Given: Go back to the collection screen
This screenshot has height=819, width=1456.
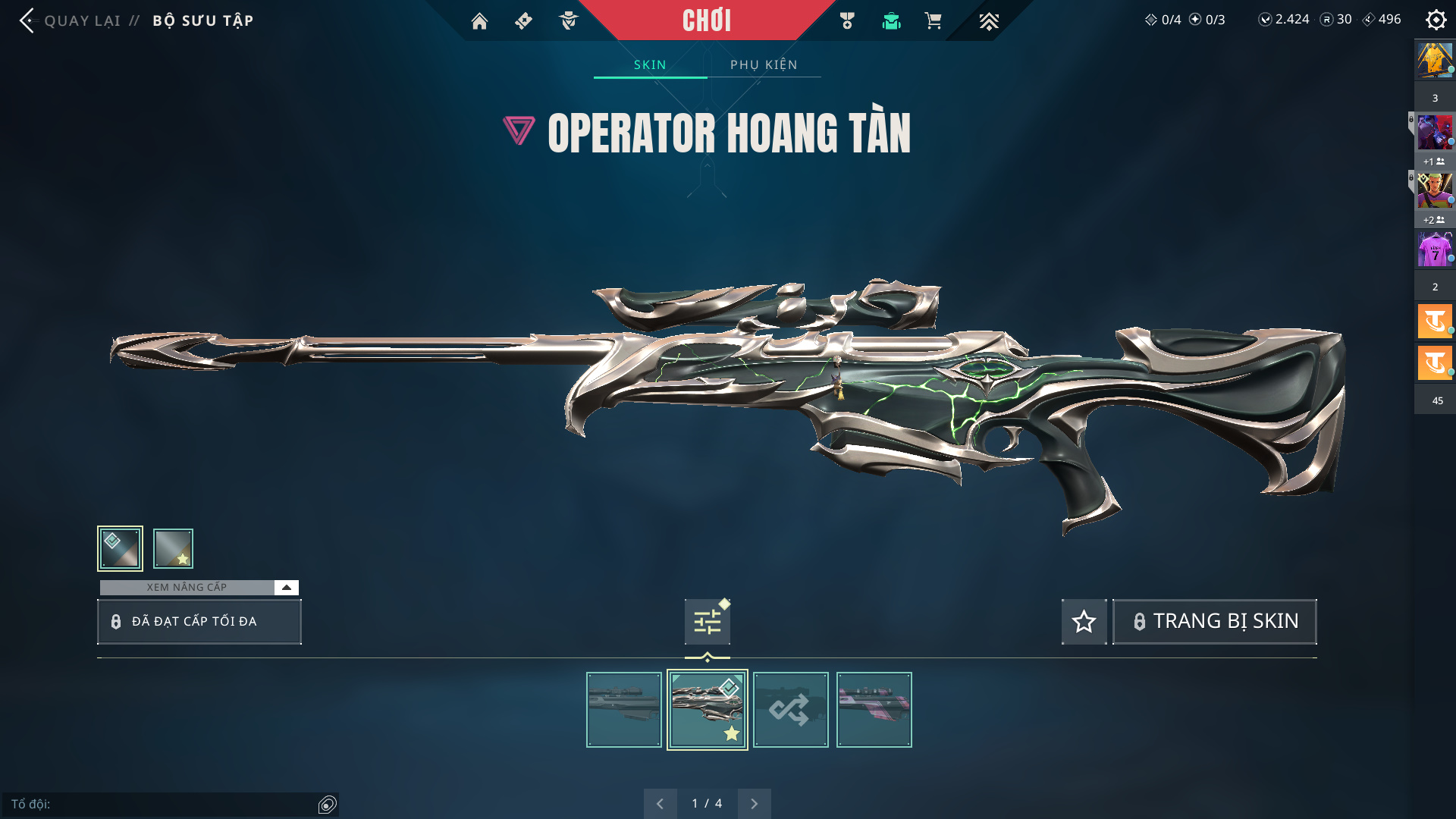Looking at the screenshot, I should click(27, 20).
